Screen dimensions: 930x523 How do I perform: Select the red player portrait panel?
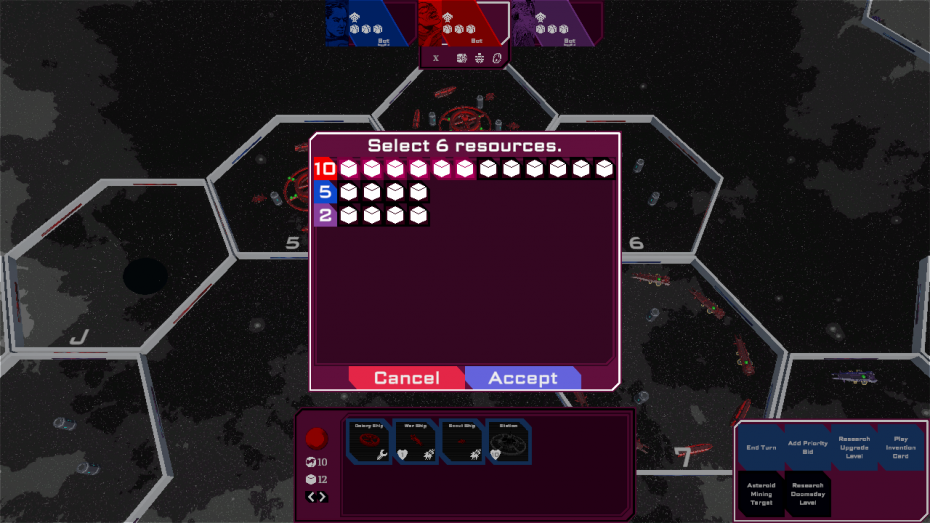point(461,23)
